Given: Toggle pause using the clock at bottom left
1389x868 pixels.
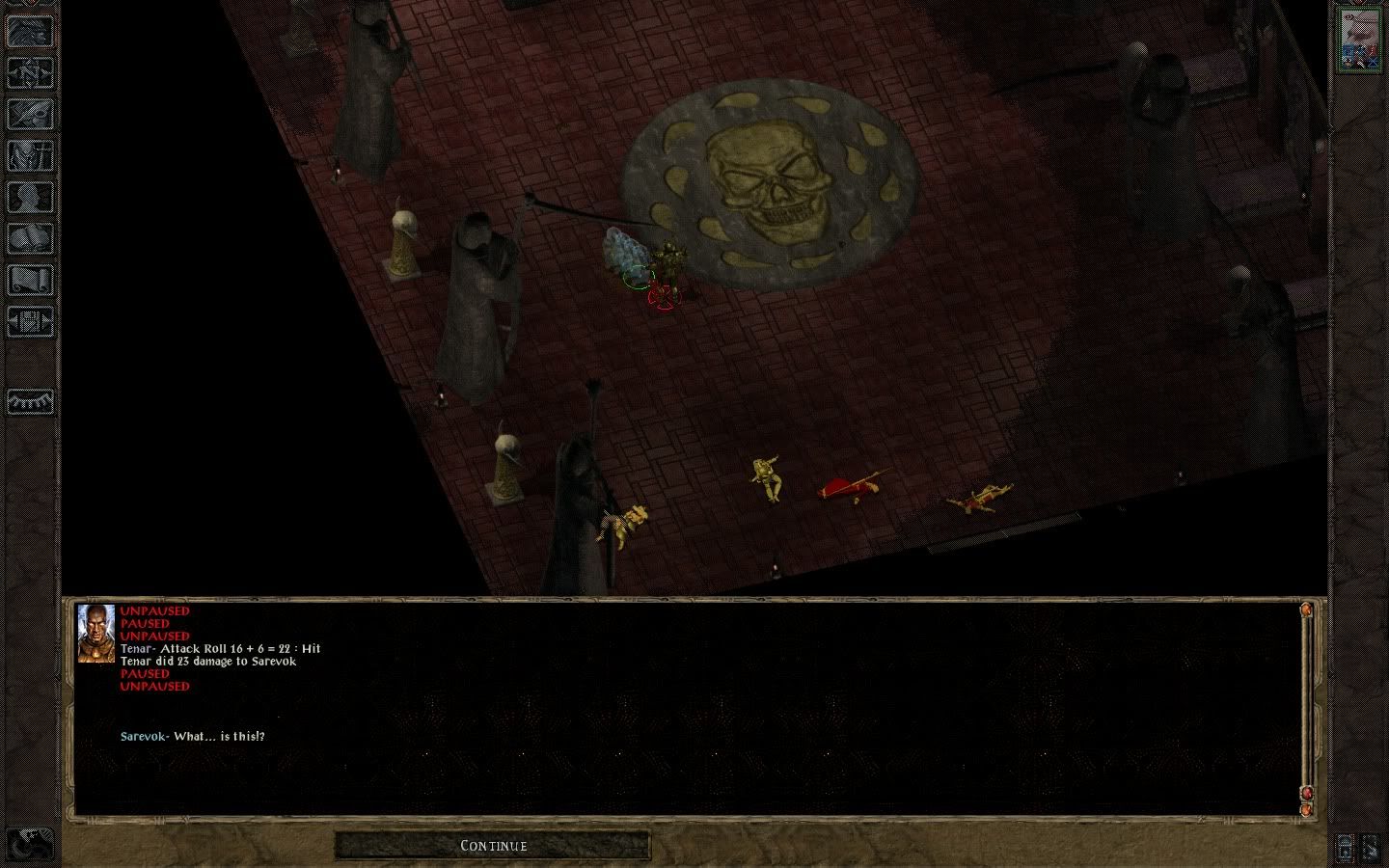Looking at the screenshot, I should tap(31, 845).
